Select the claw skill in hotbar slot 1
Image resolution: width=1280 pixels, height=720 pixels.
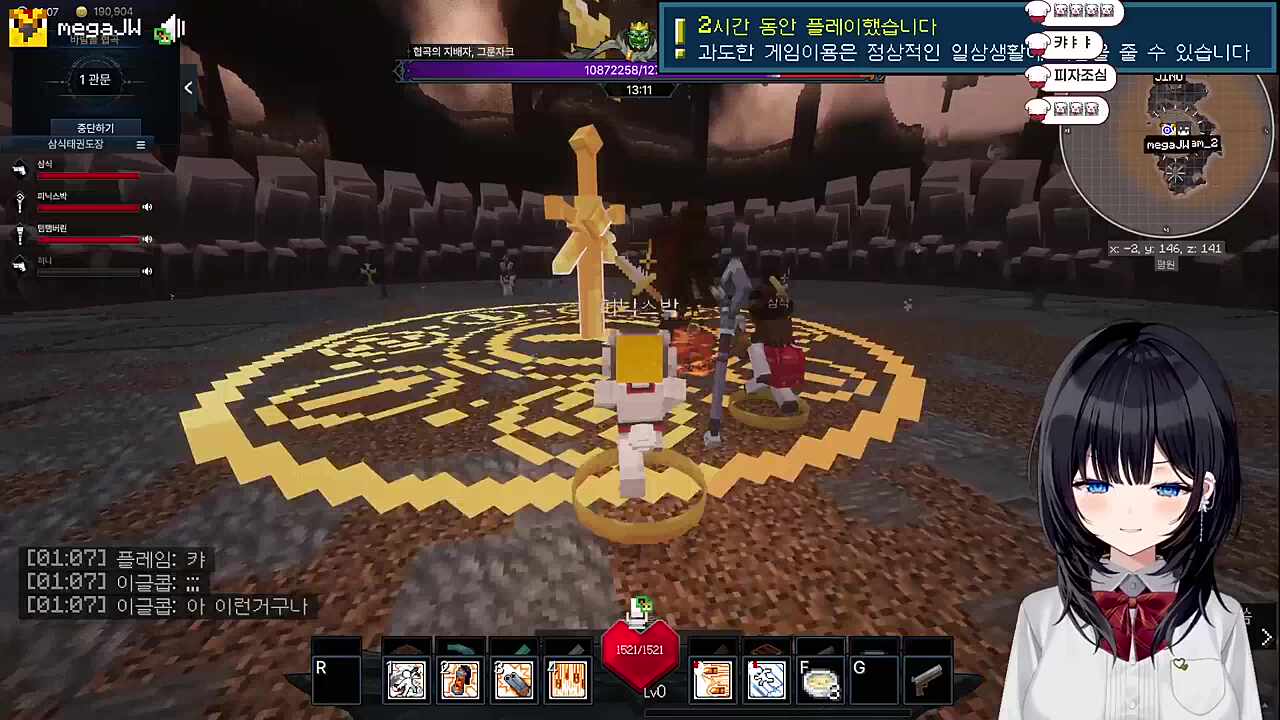405,679
